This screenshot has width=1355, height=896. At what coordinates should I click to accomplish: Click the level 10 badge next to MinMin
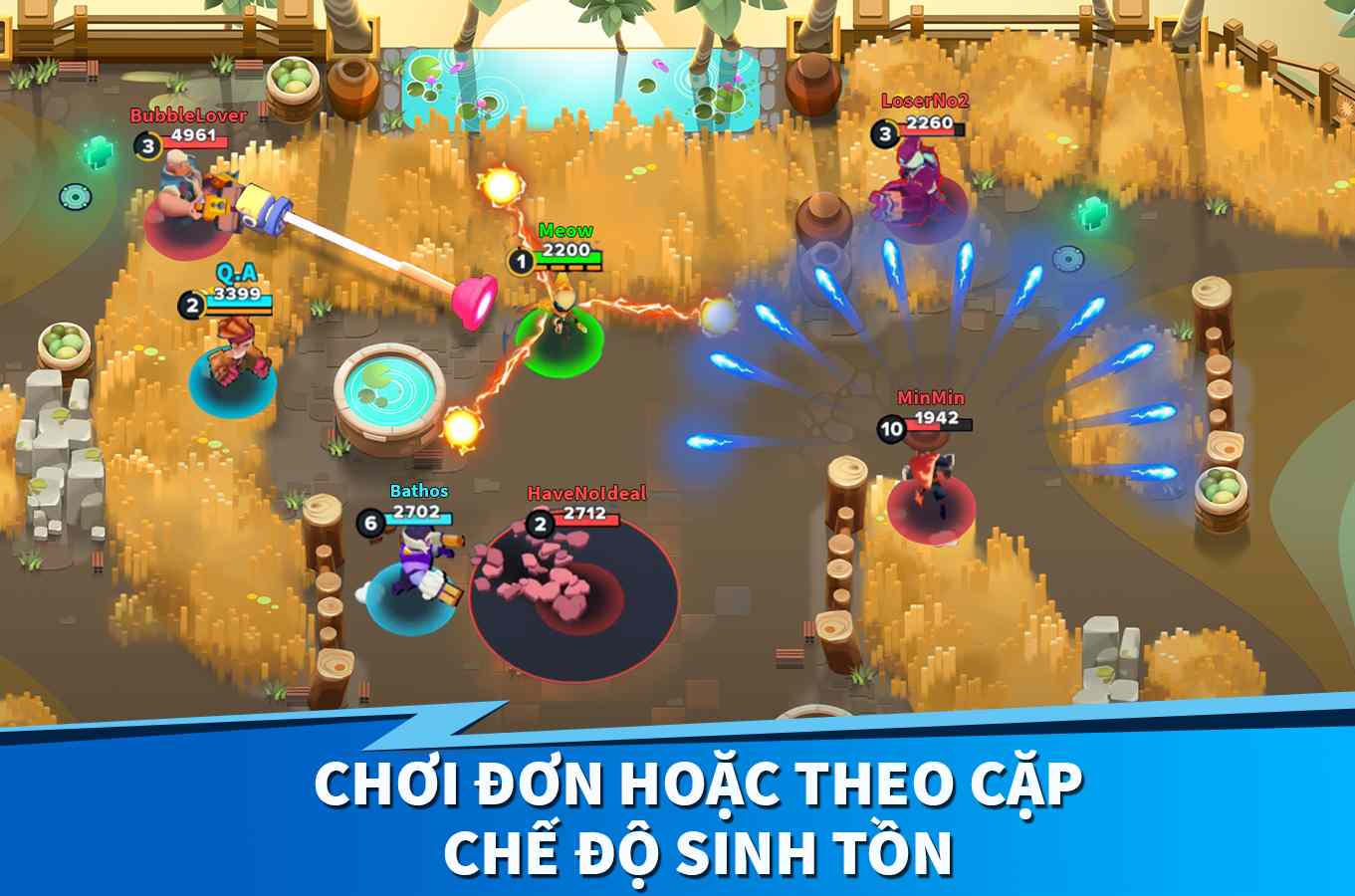[889, 427]
